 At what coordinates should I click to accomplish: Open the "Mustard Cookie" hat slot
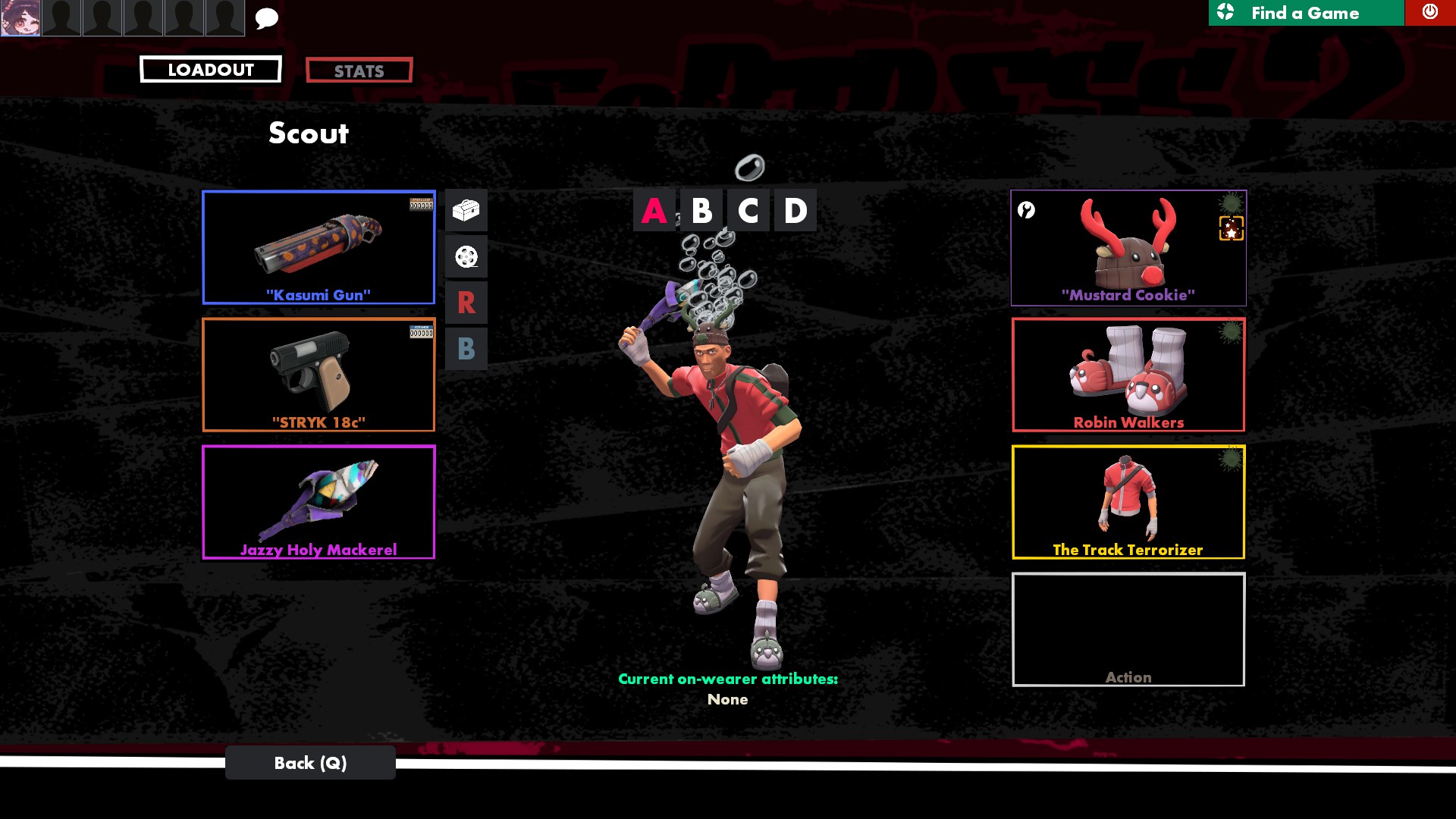click(x=1128, y=248)
